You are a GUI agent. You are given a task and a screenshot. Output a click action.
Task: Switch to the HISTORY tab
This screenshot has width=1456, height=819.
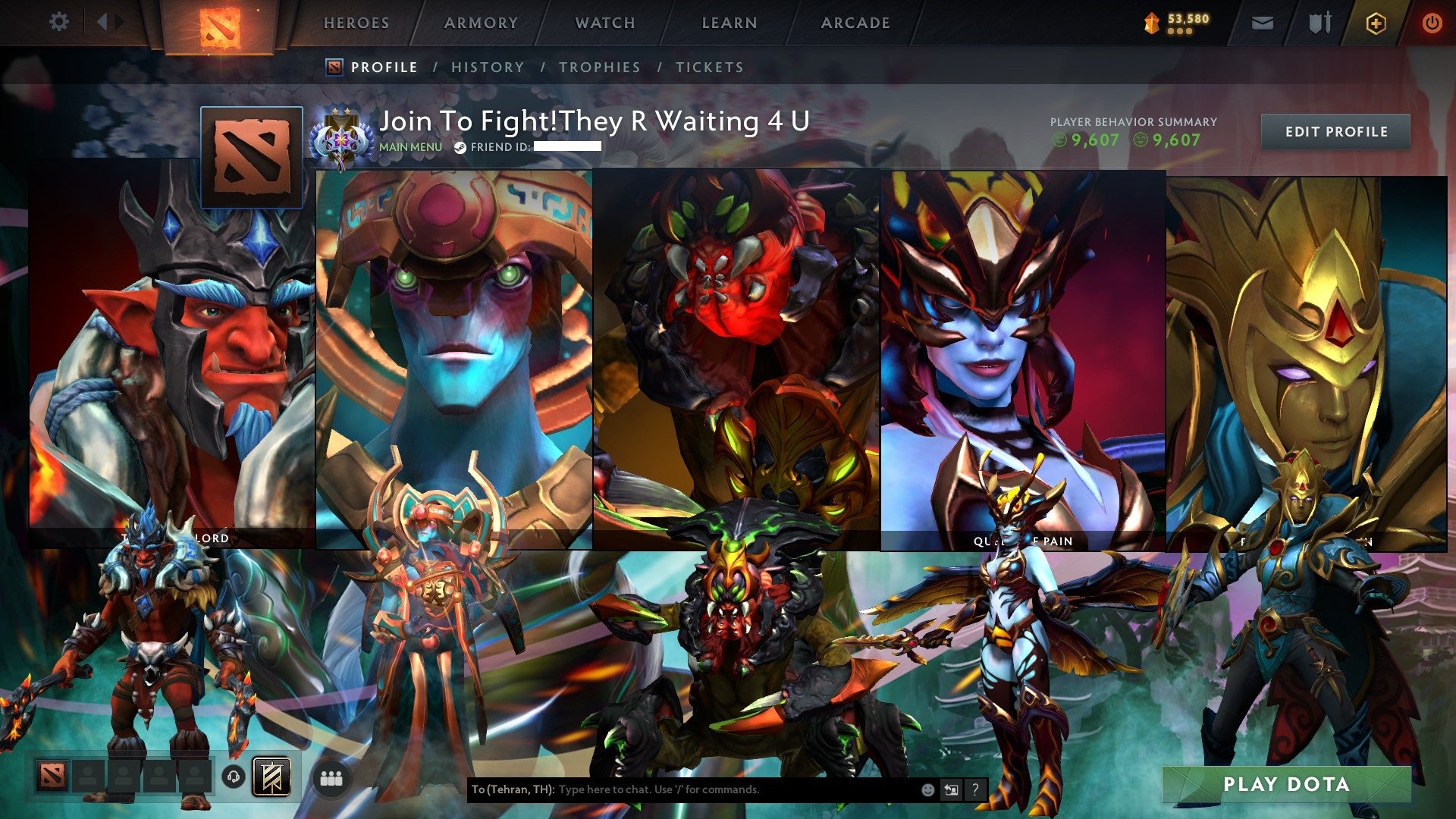[487, 67]
